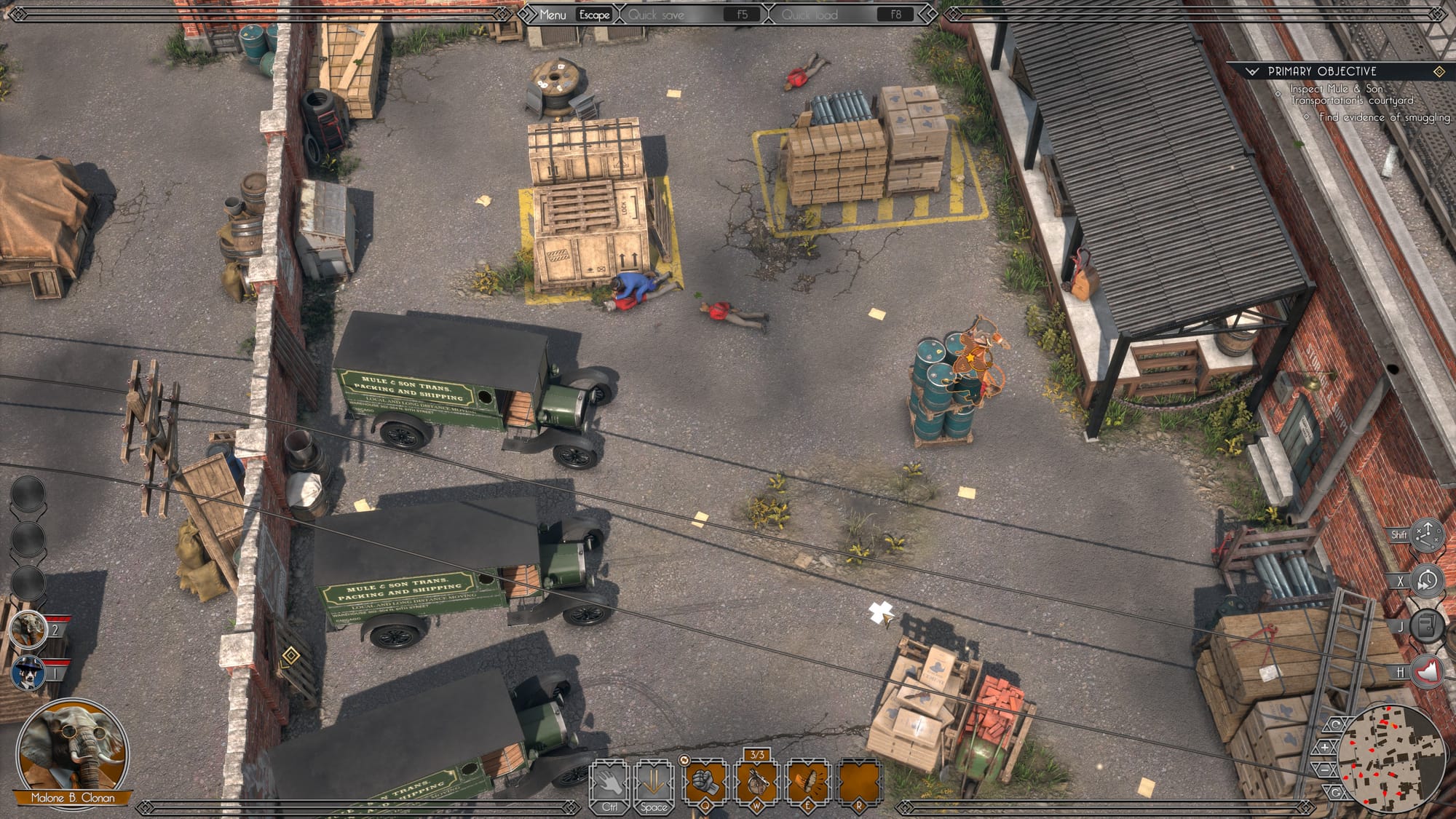Zoom out with the minimap minus button
Viewport: 1456px width, 819px height.
(1325, 769)
